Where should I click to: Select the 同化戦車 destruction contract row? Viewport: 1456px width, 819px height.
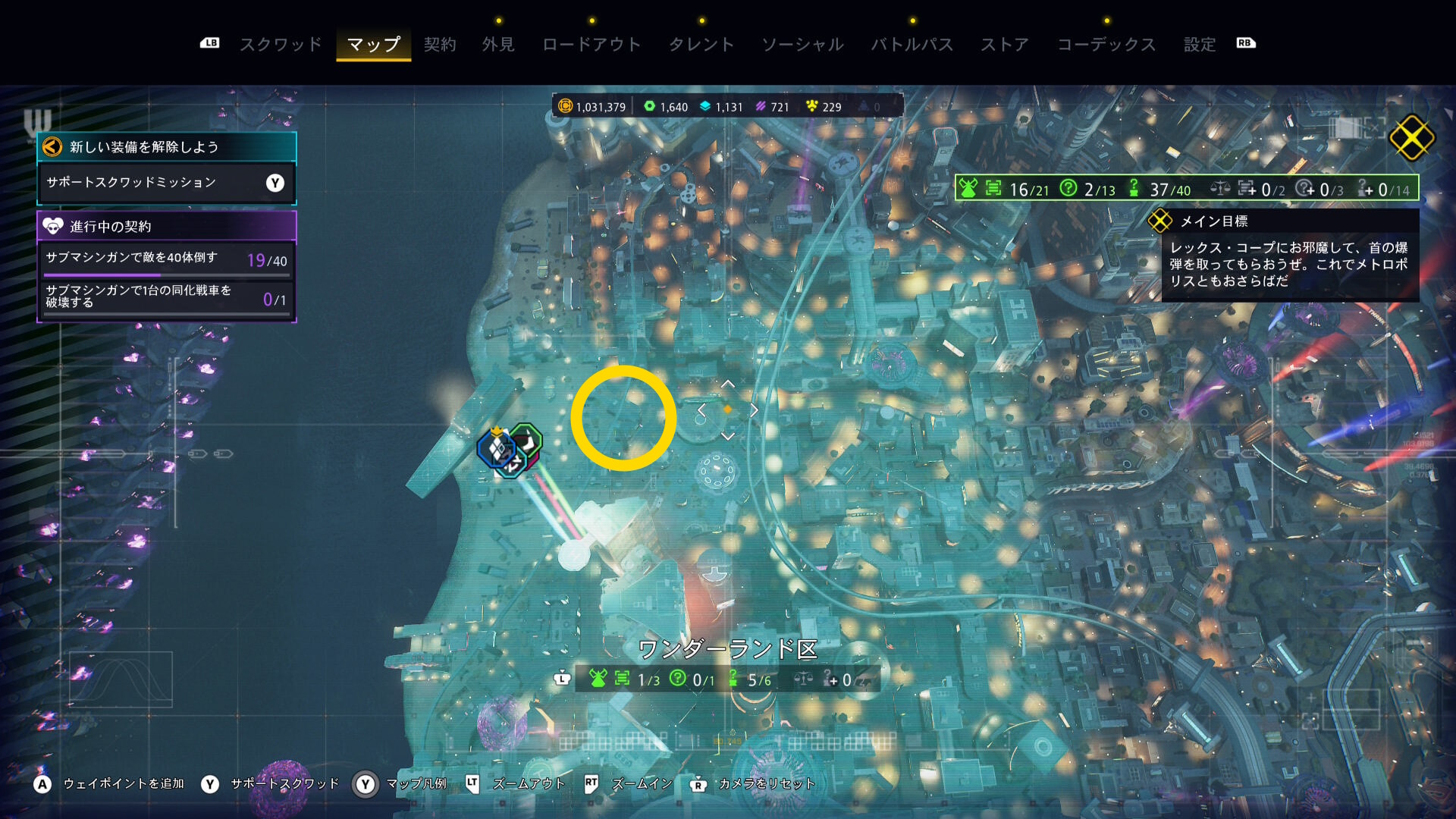pos(166,297)
